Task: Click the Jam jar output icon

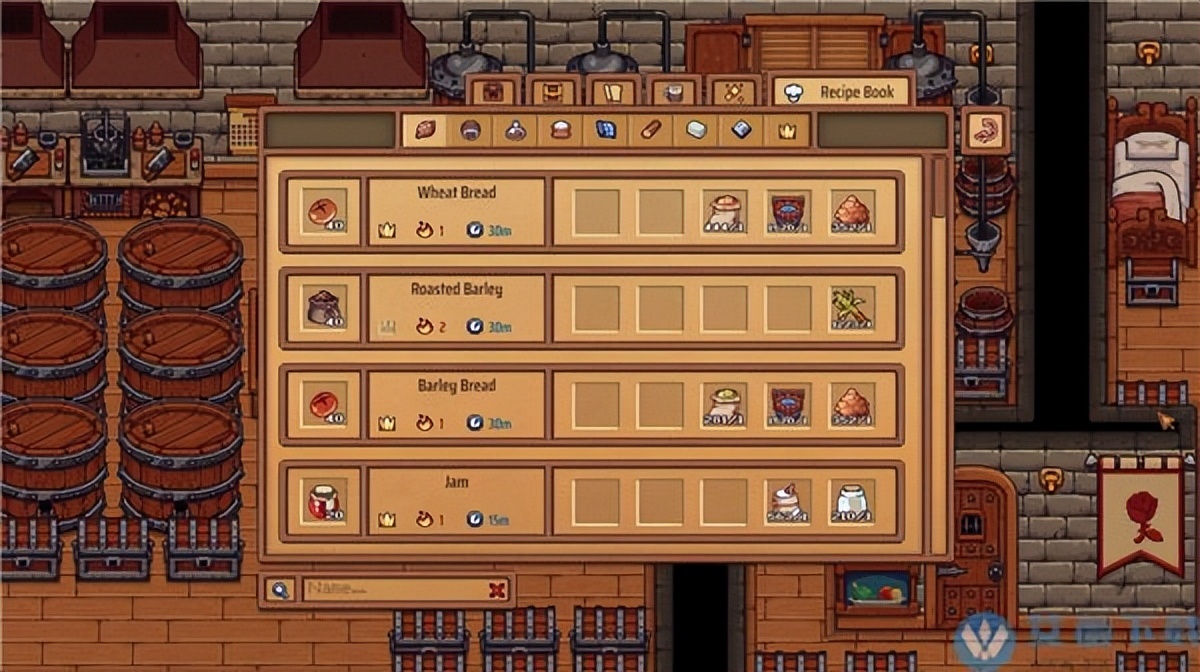Action: pos(324,501)
